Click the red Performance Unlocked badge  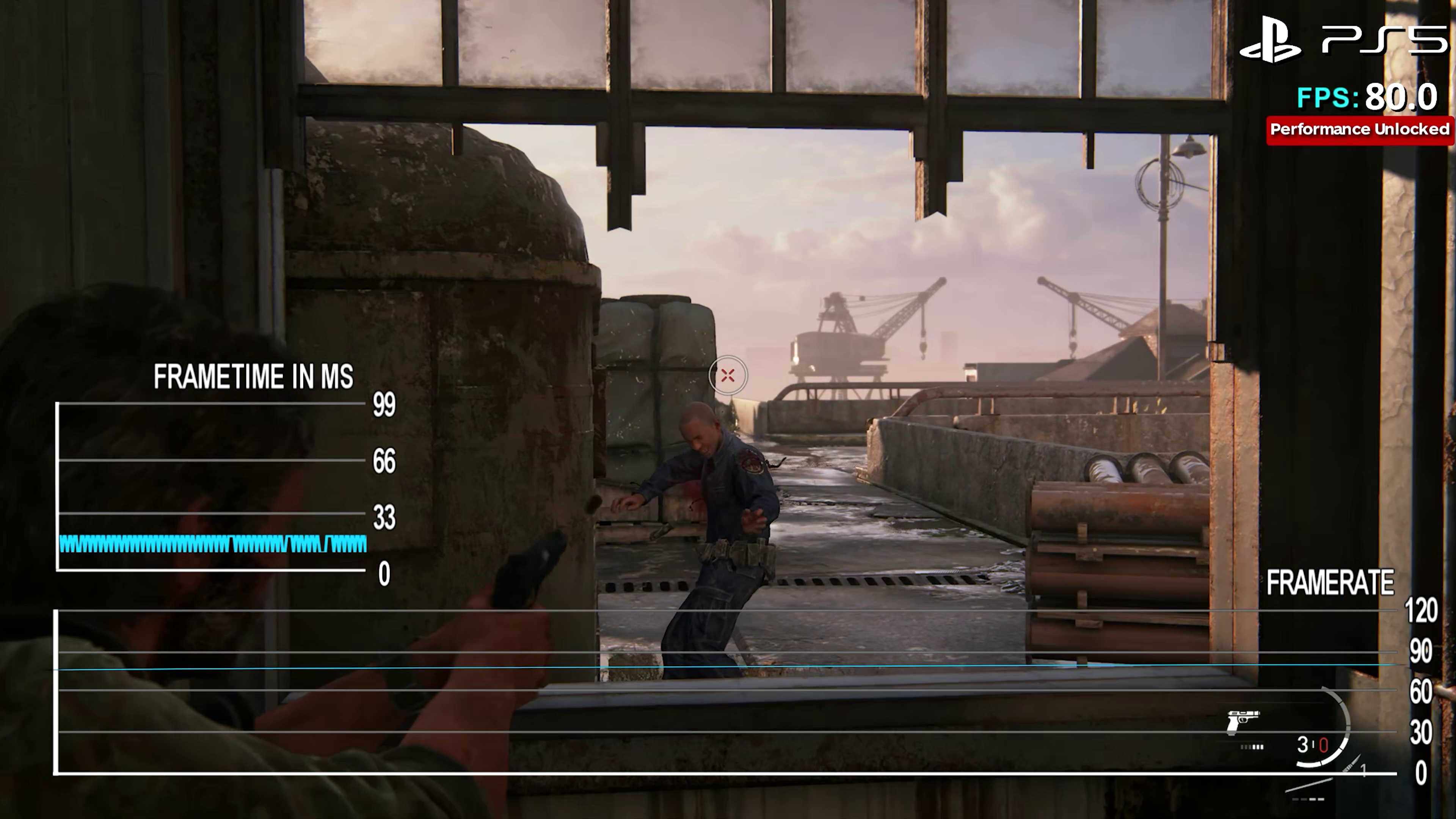pos(1359,130)
